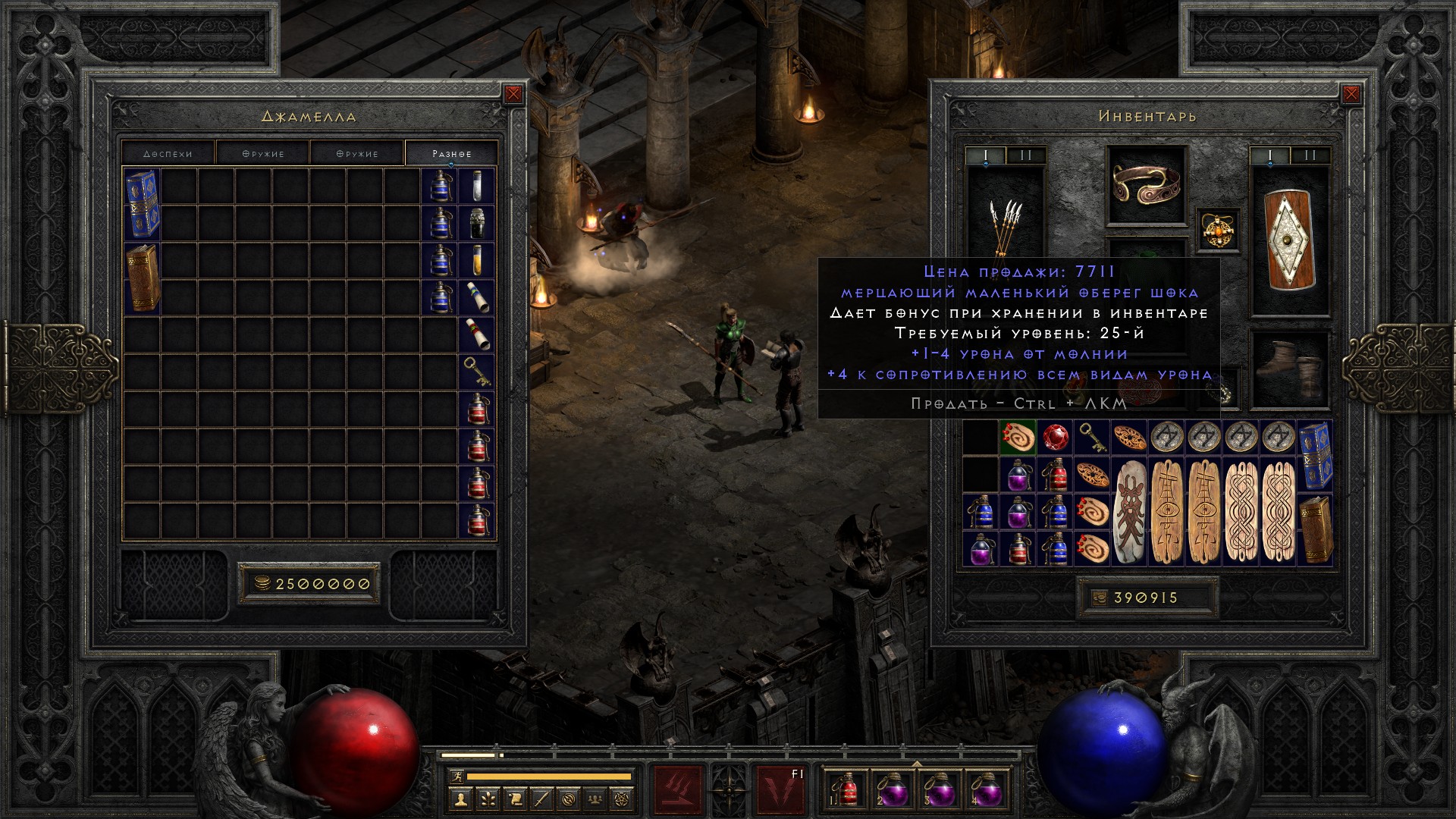Close the Инвентарь panel
Viewport: 1456px width, 819px height.
coord(1351,94)
